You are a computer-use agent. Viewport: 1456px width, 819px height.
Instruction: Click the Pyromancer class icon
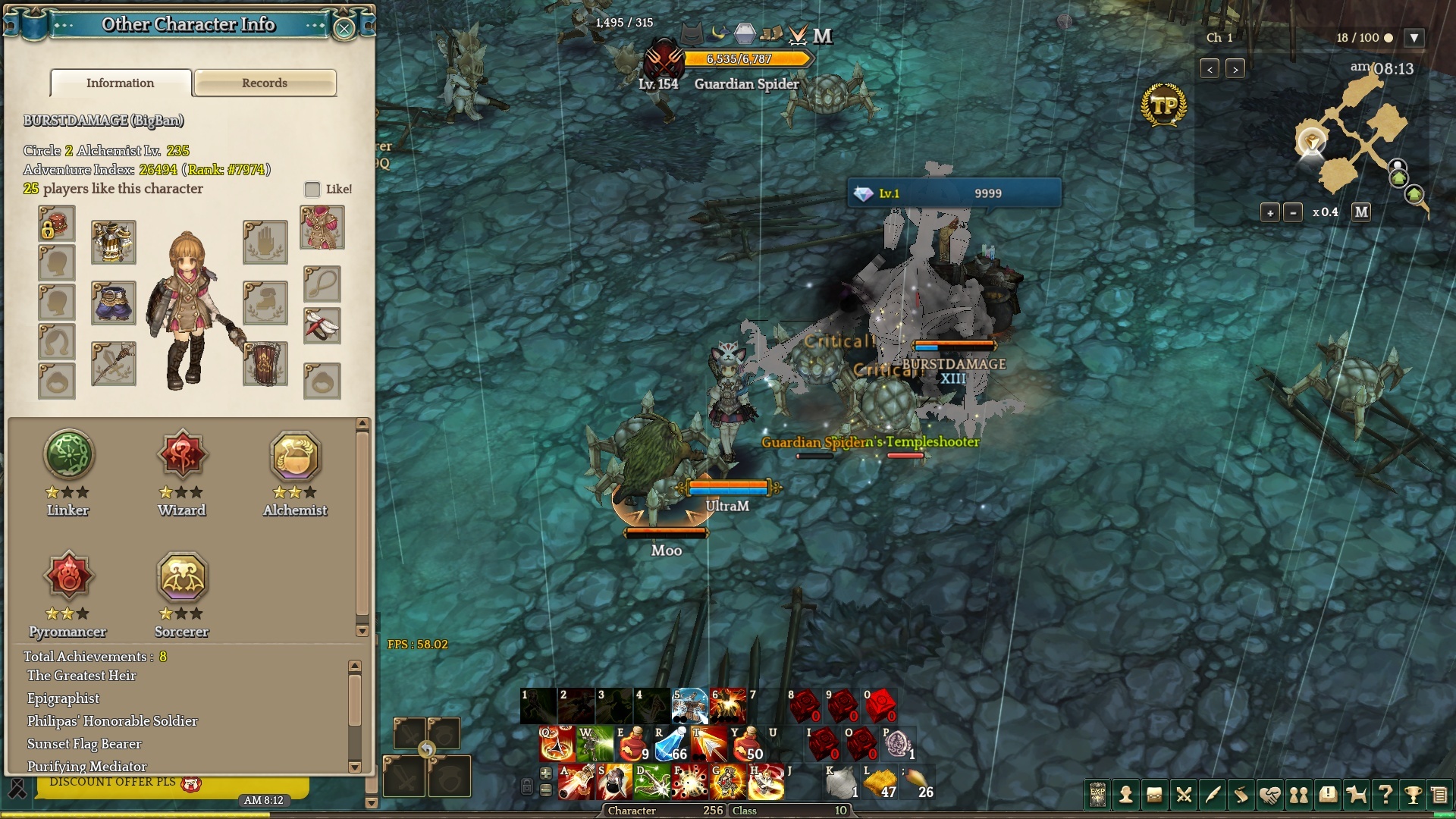[x=69, y=576]
